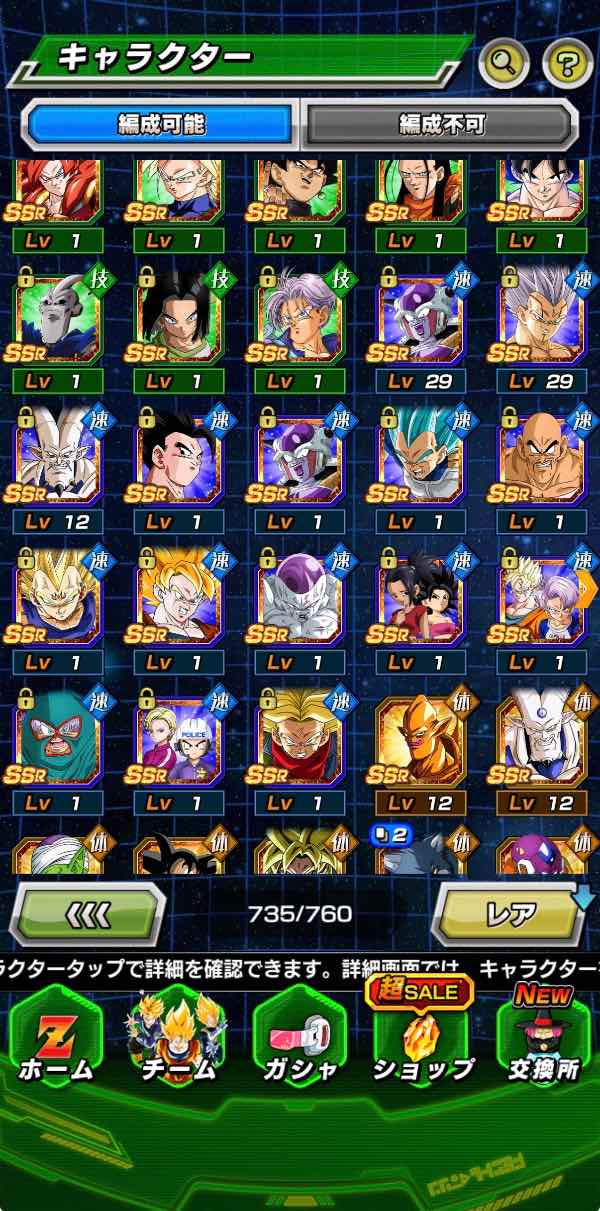Select the Nappa character card
Screen dimensions: 600x1211
click(541, 457)
